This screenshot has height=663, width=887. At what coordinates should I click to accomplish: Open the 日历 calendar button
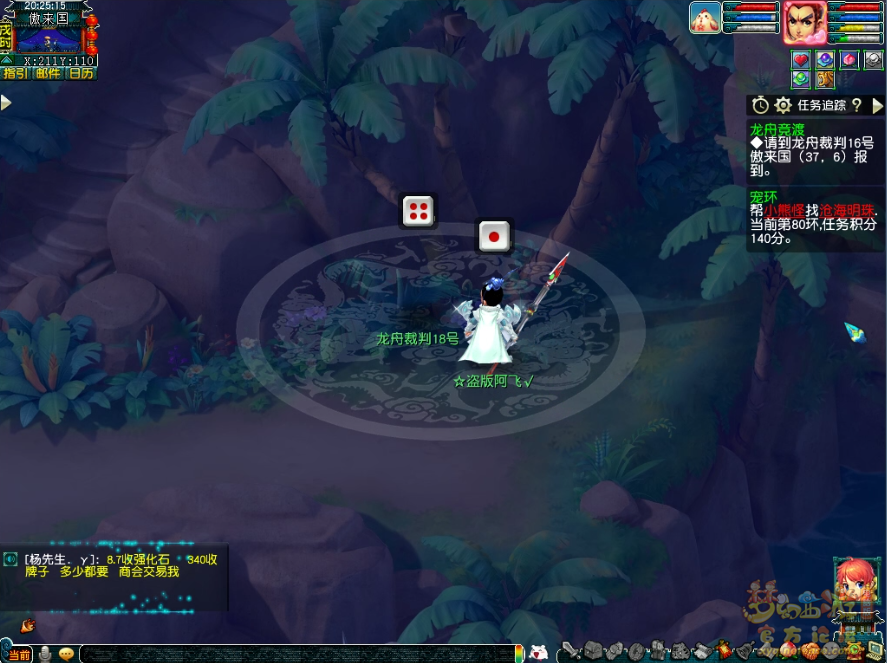click(x=80, y=73)
